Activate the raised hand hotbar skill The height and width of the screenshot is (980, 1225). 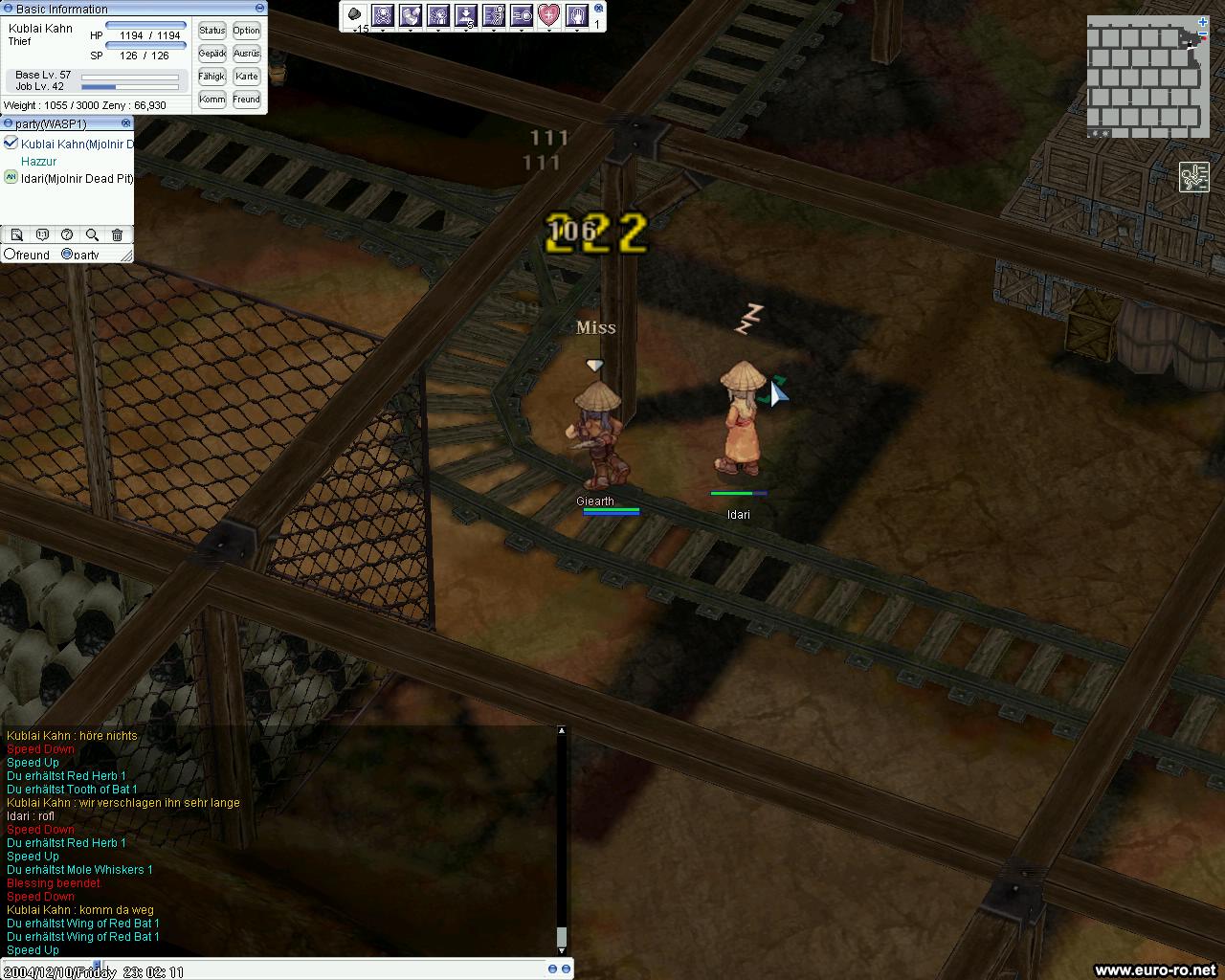577,15
